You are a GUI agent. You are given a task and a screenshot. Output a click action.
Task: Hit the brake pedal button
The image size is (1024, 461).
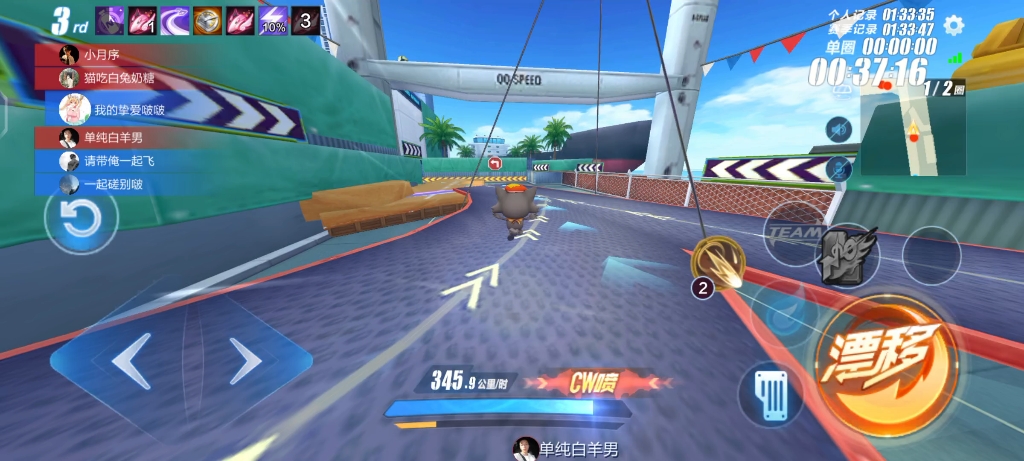770,397
